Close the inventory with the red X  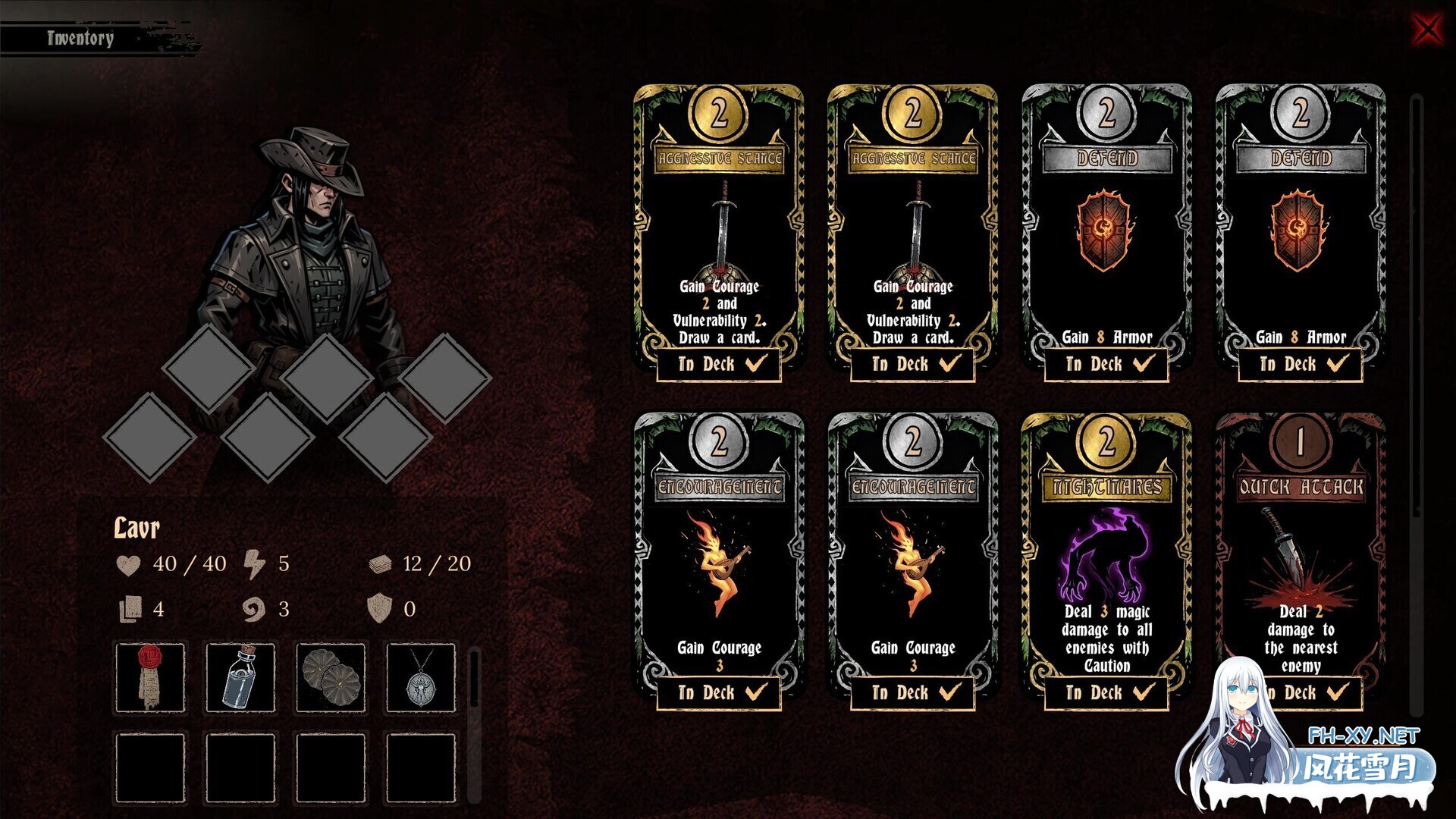[1427, 30]
